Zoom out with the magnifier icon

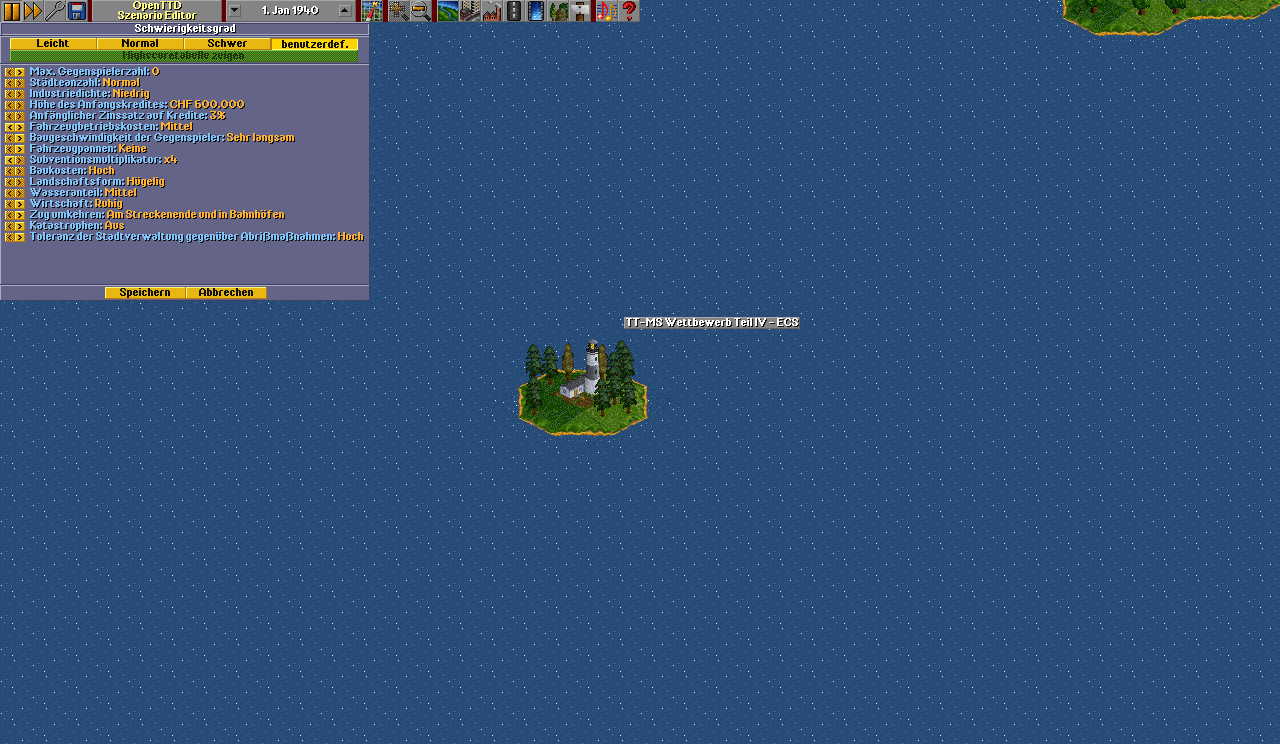(x=421, y=11)
